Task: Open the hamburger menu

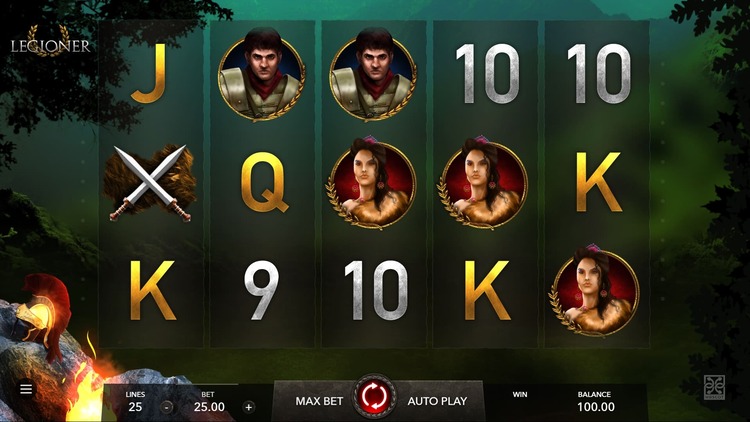Action: click(x=26, y=388)
